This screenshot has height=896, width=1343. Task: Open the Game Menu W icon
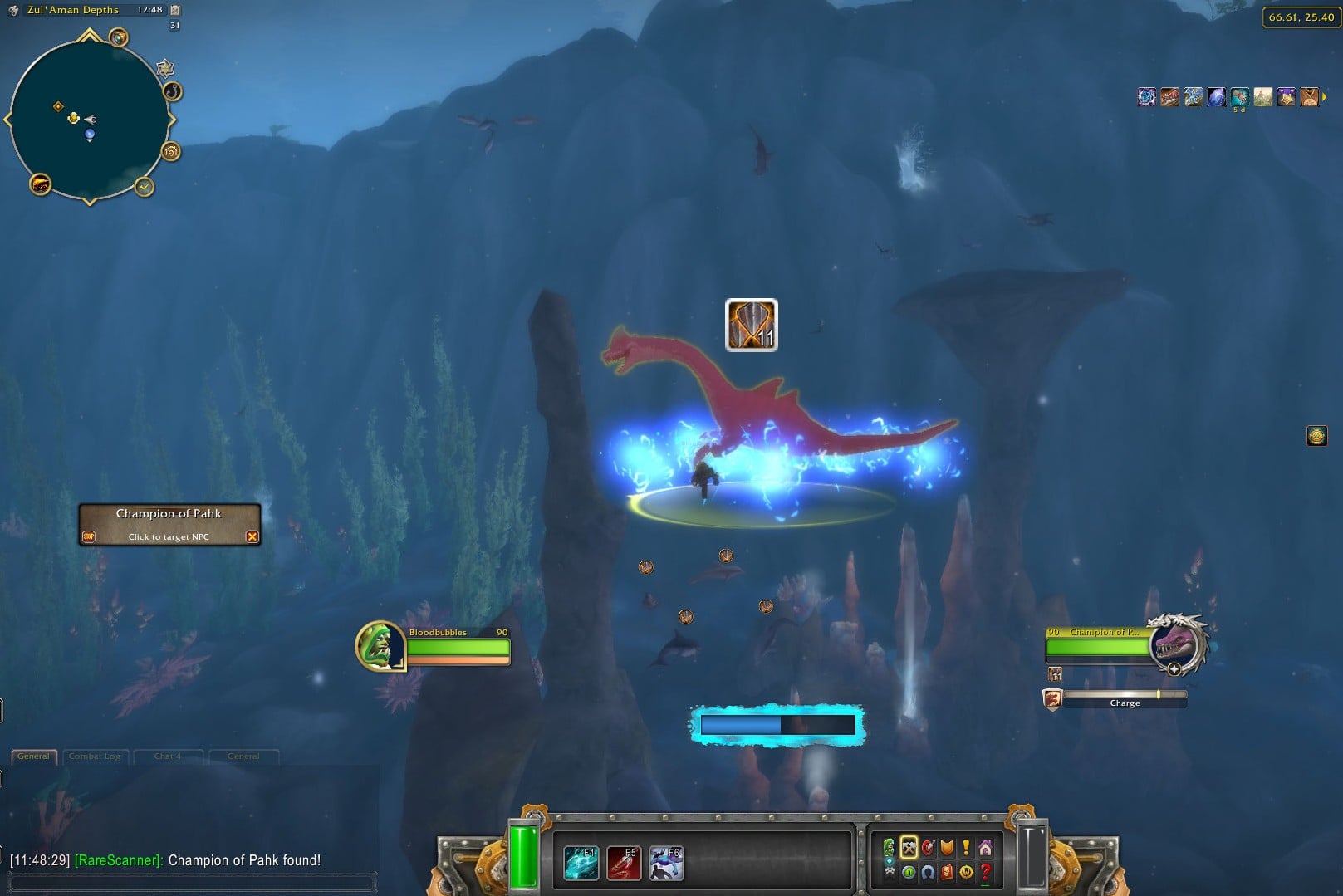pos(966,874)
